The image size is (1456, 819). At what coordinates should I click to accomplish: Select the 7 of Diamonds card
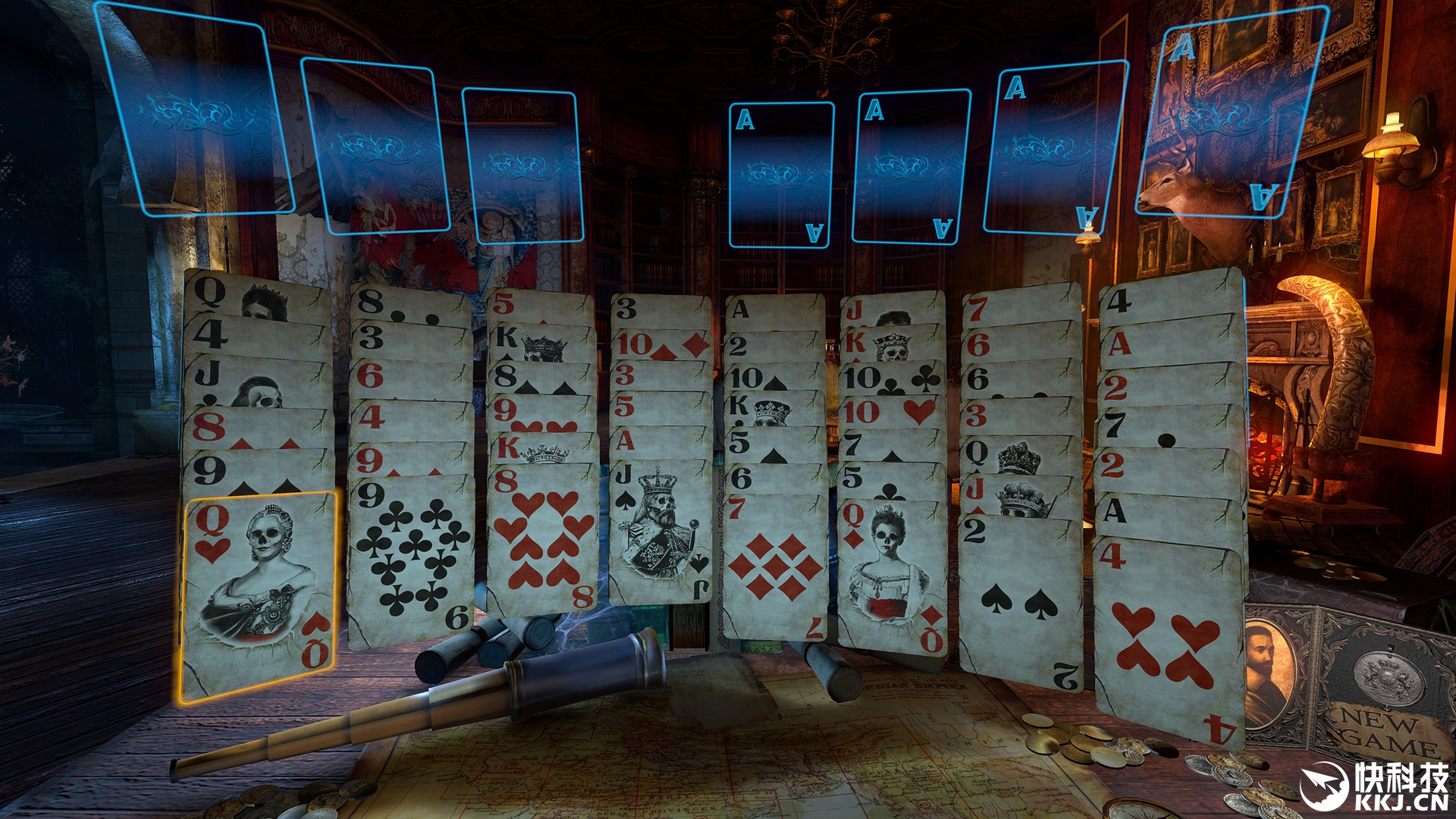click(773, 565)
